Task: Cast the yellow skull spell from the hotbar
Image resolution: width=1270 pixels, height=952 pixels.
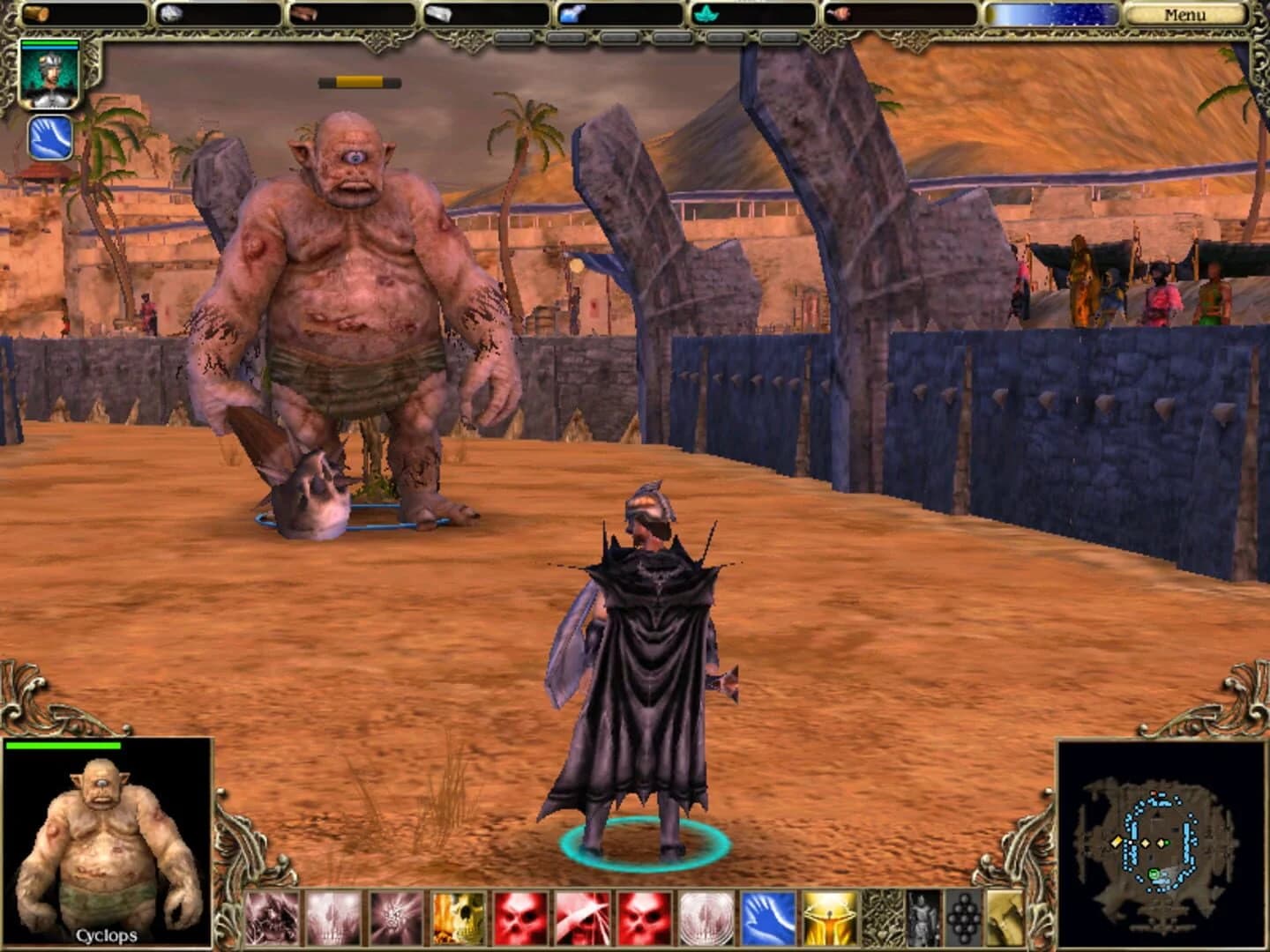Action: (x=456, y=917)
